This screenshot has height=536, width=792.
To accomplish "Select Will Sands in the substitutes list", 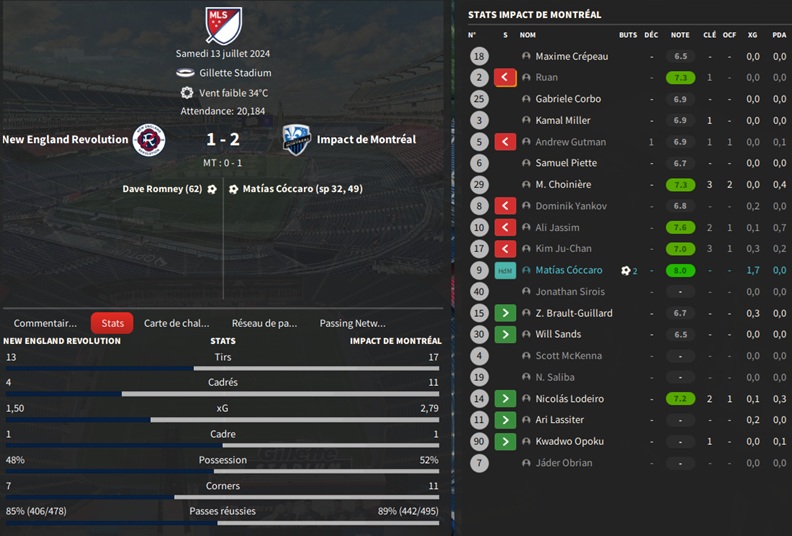I will 558,334.
